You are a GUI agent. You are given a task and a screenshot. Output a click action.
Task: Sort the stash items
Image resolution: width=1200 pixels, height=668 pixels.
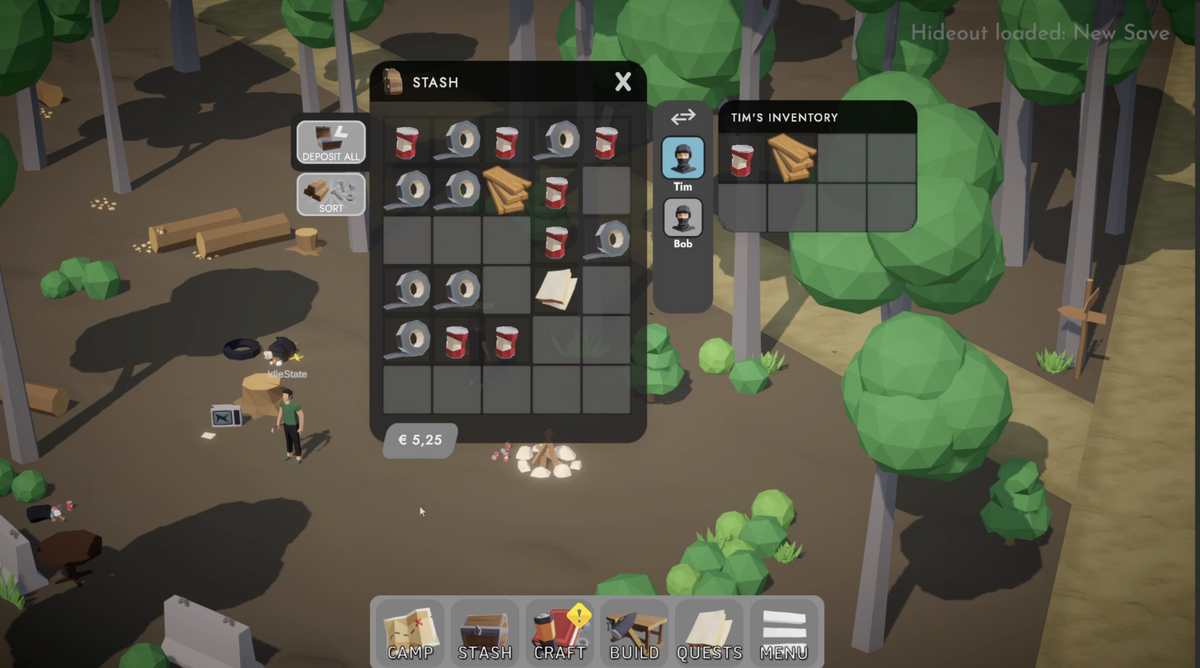point(331,194)
